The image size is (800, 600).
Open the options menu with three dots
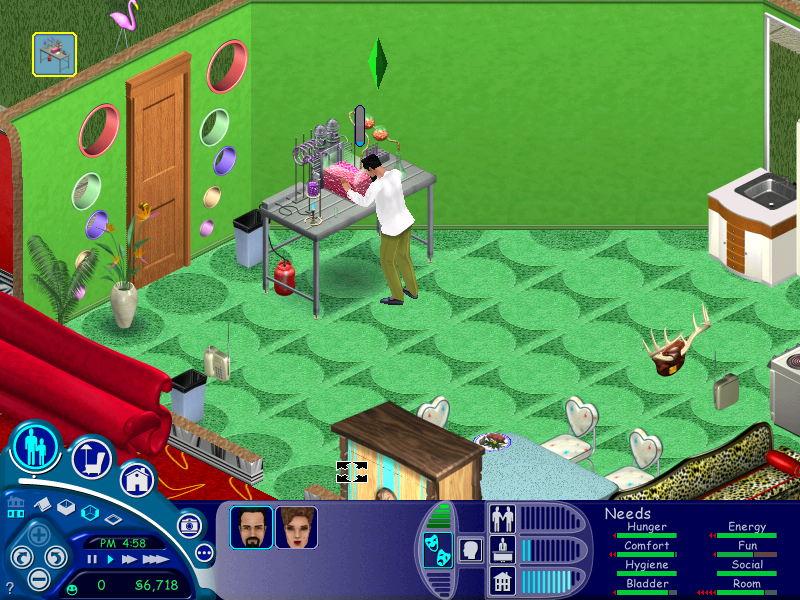click(x=204, y=552)
